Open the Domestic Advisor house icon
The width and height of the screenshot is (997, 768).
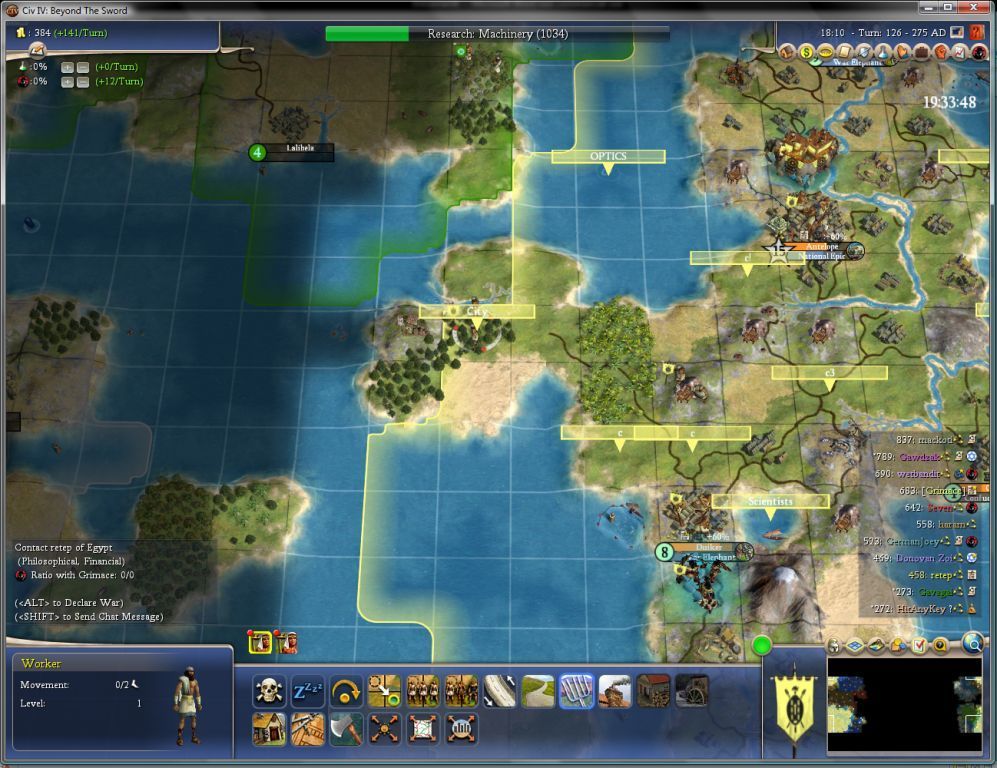point(788,52)
